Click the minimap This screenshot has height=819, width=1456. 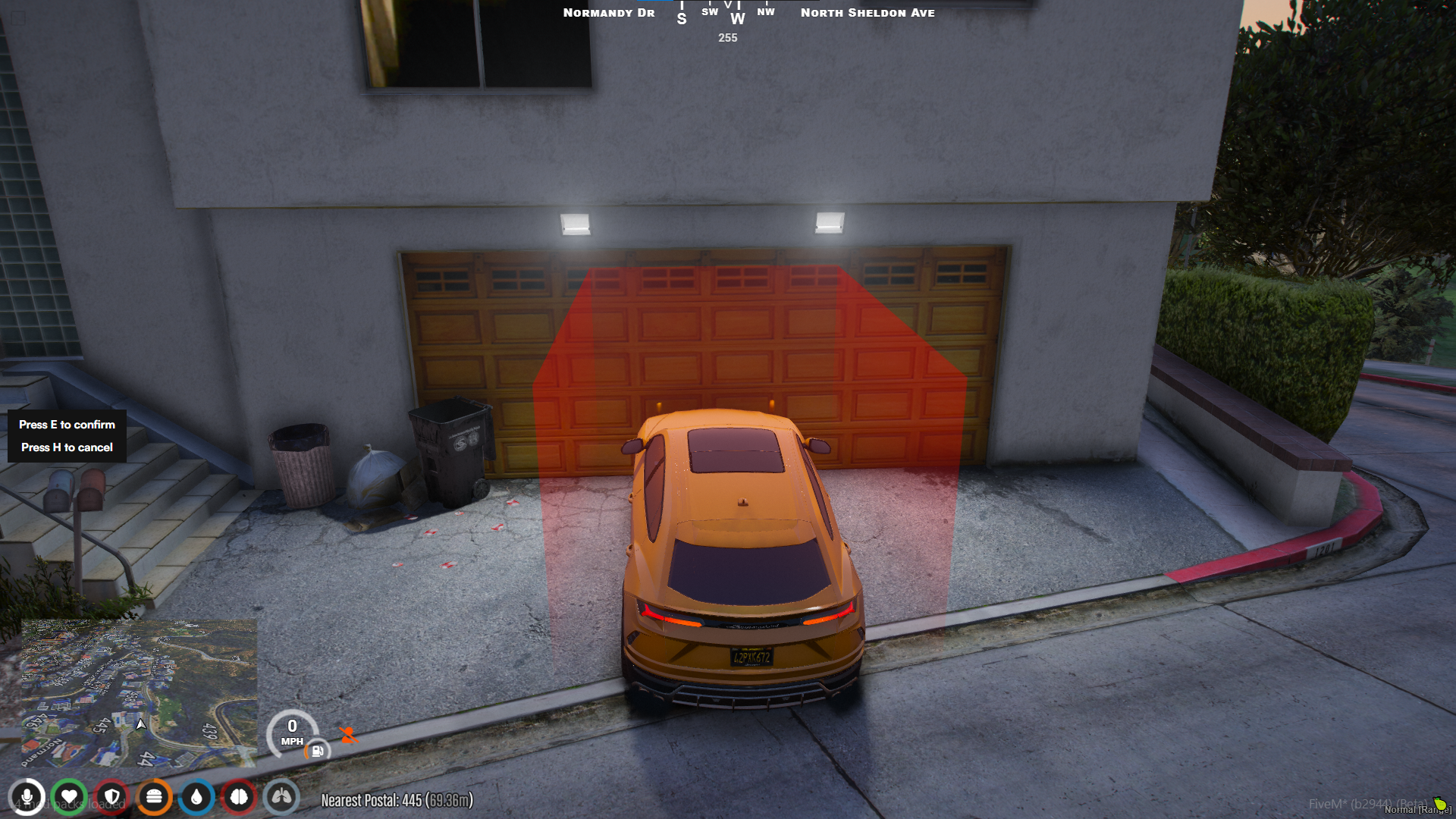click(139, 692)
